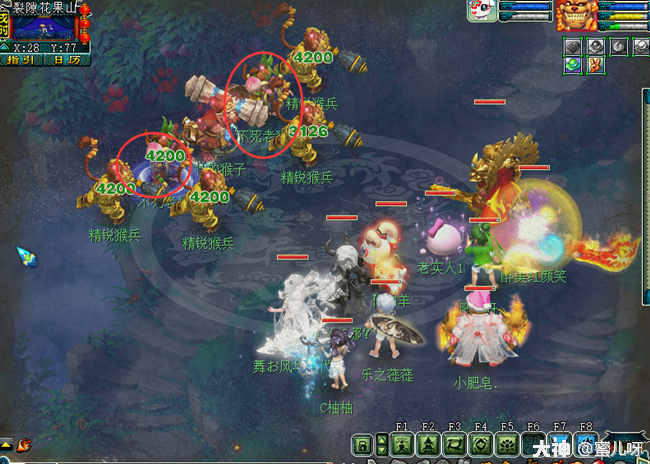Use the F5 lotus skill slot

[x=507, y=444]
